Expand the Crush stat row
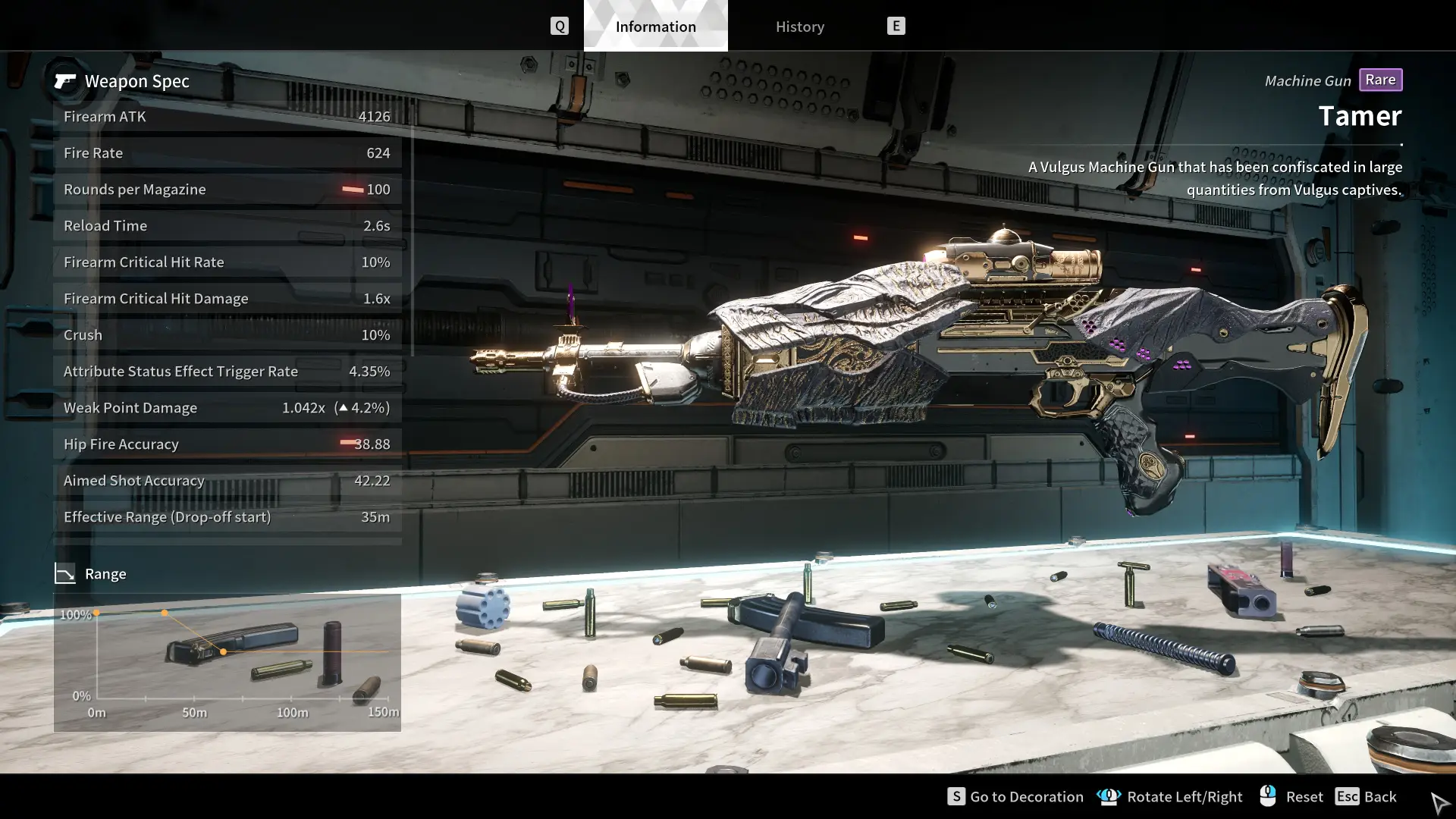This screenshot has width=1456, height=819. [x=226, y=334]
